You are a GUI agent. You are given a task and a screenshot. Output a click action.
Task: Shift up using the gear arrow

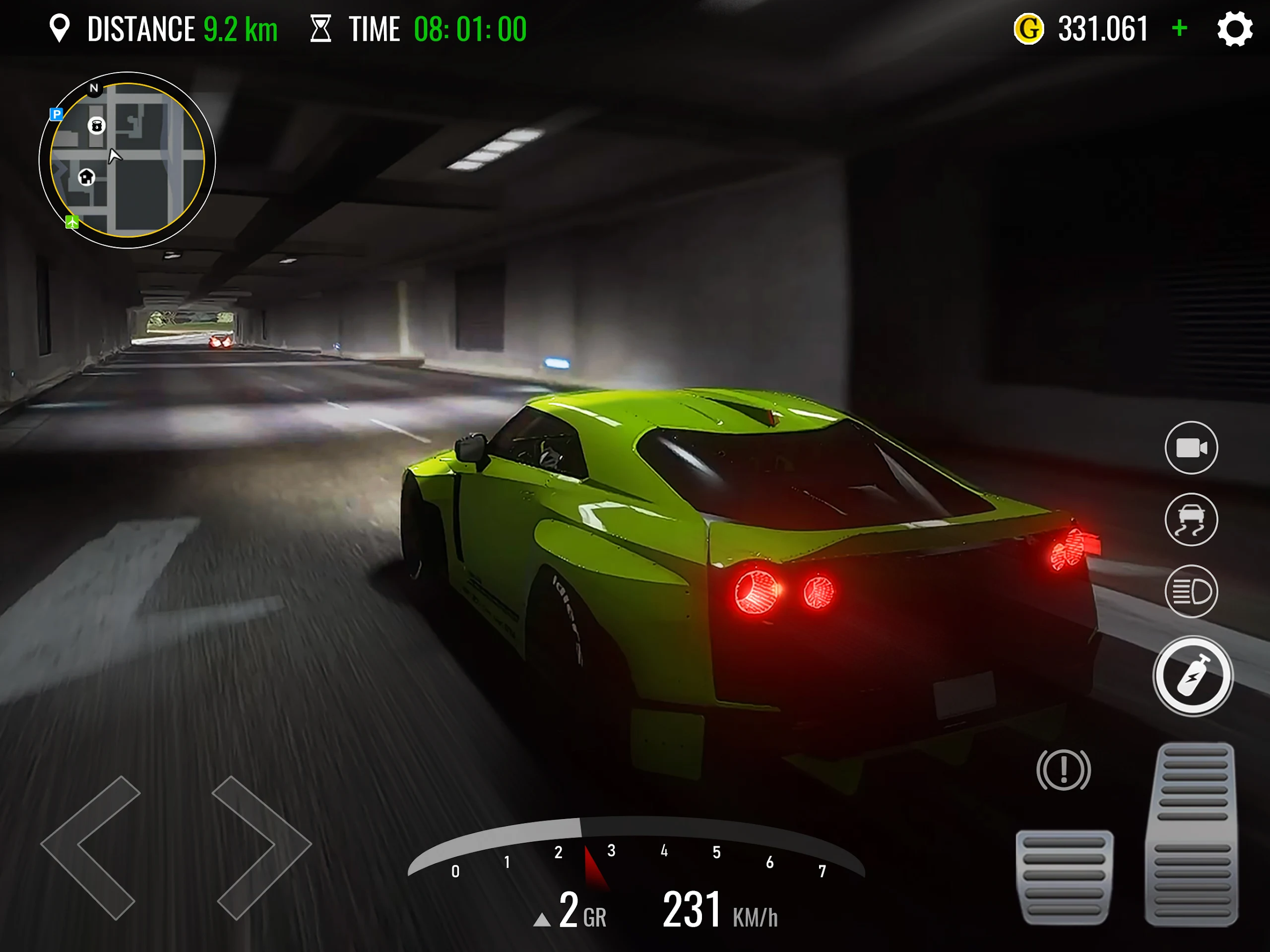pyautogui.click(x=541, y=920)
